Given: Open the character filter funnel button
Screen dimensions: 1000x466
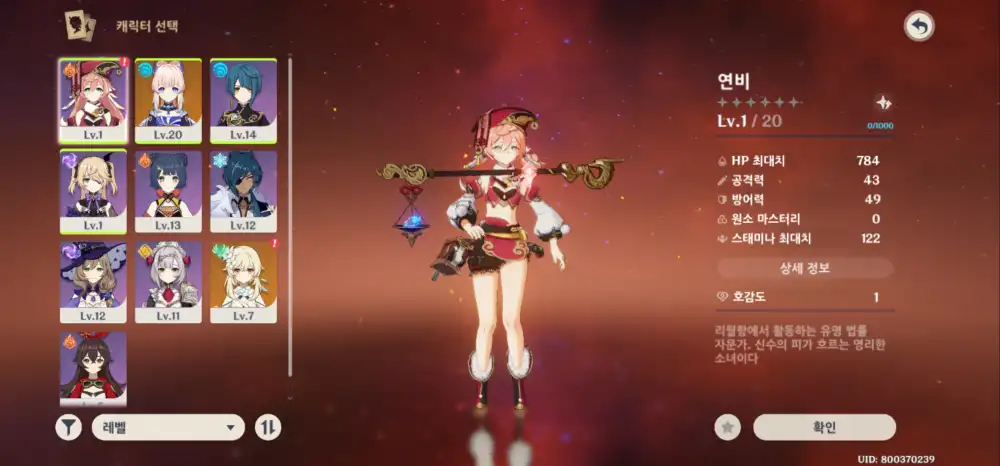Looking at the screenshot, I should coord(67,428).
